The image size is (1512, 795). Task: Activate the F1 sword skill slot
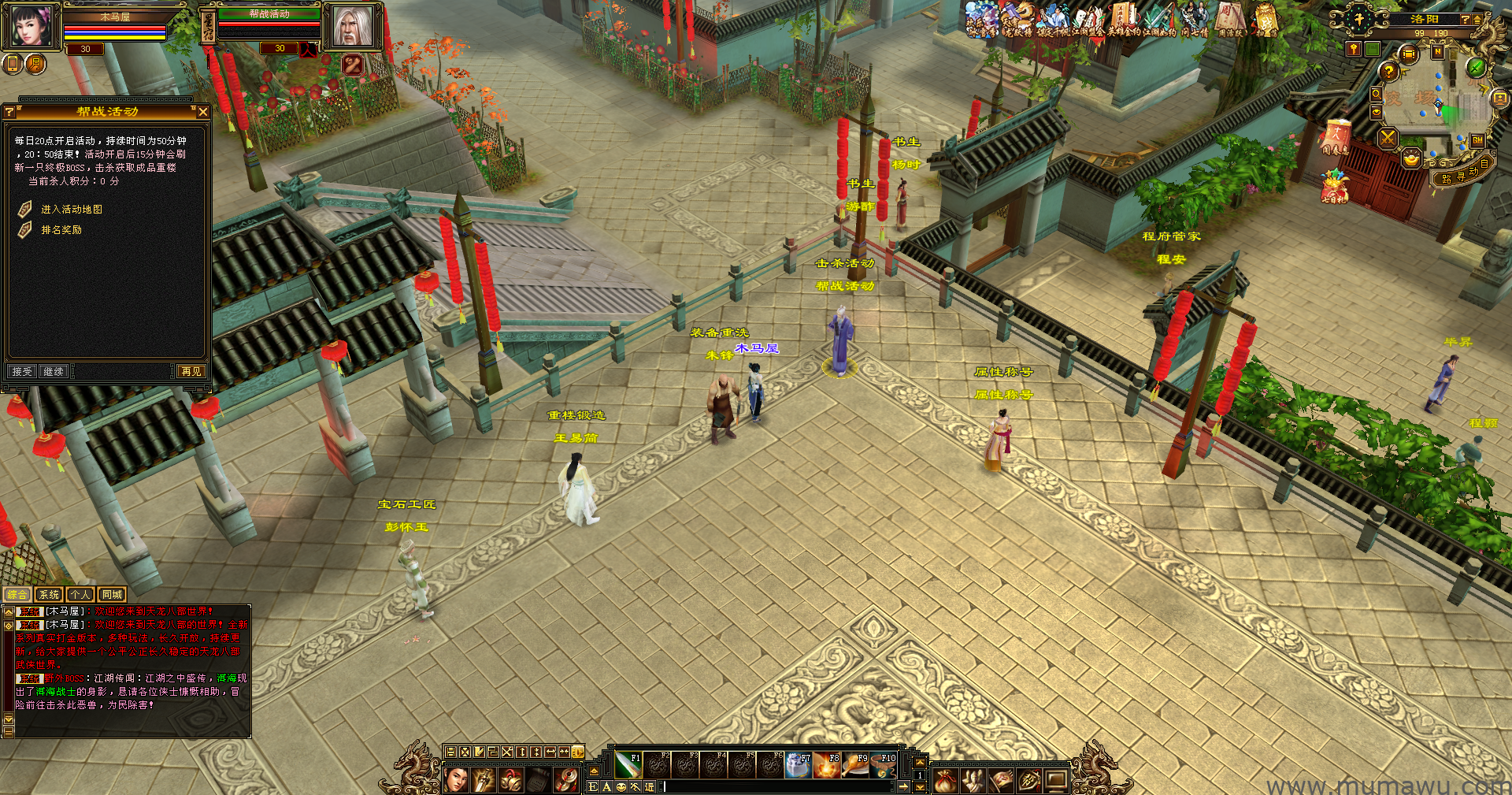628,765
